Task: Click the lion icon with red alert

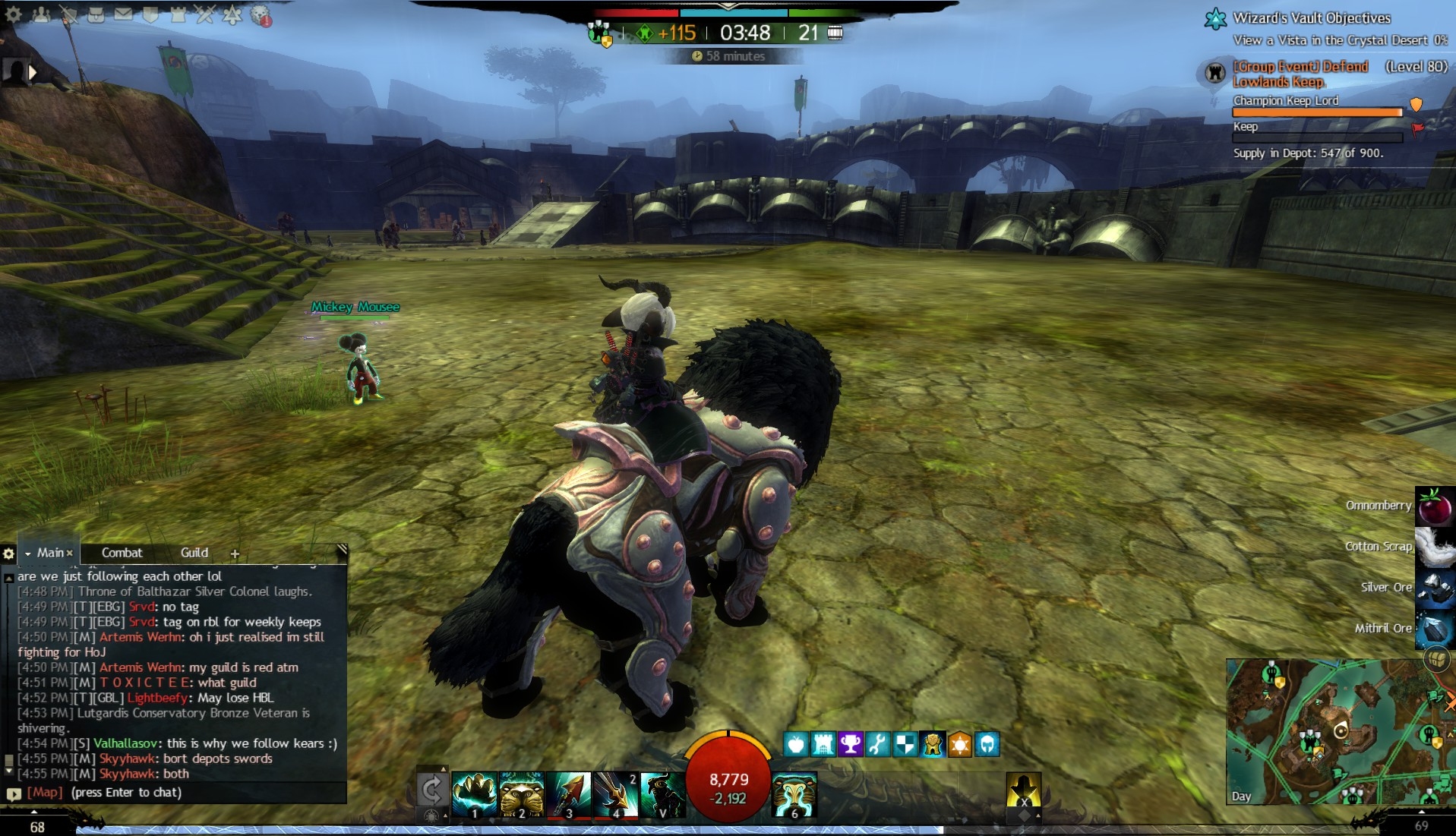Action: 261,15
